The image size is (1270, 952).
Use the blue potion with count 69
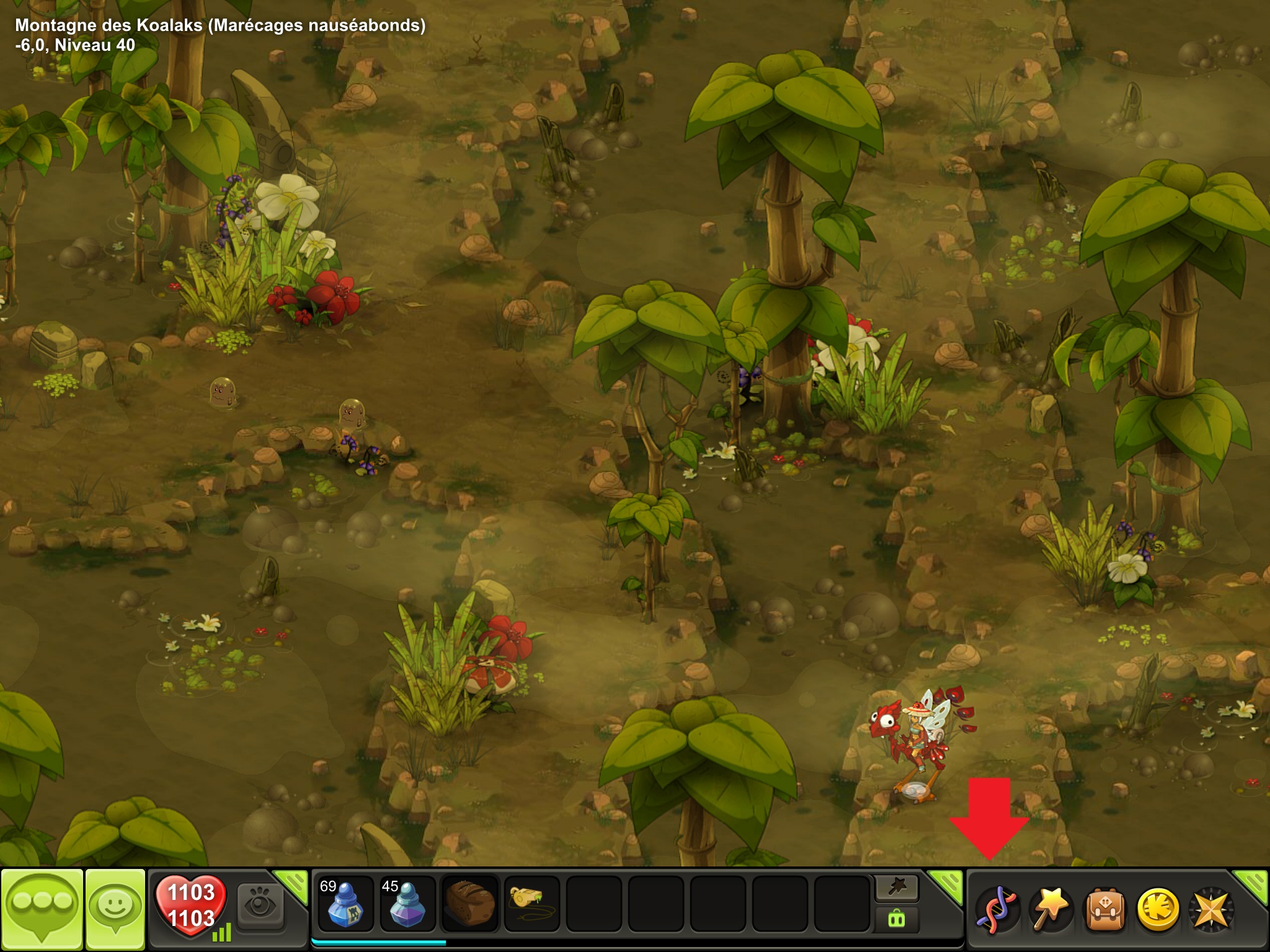click(x=345, y=904)
